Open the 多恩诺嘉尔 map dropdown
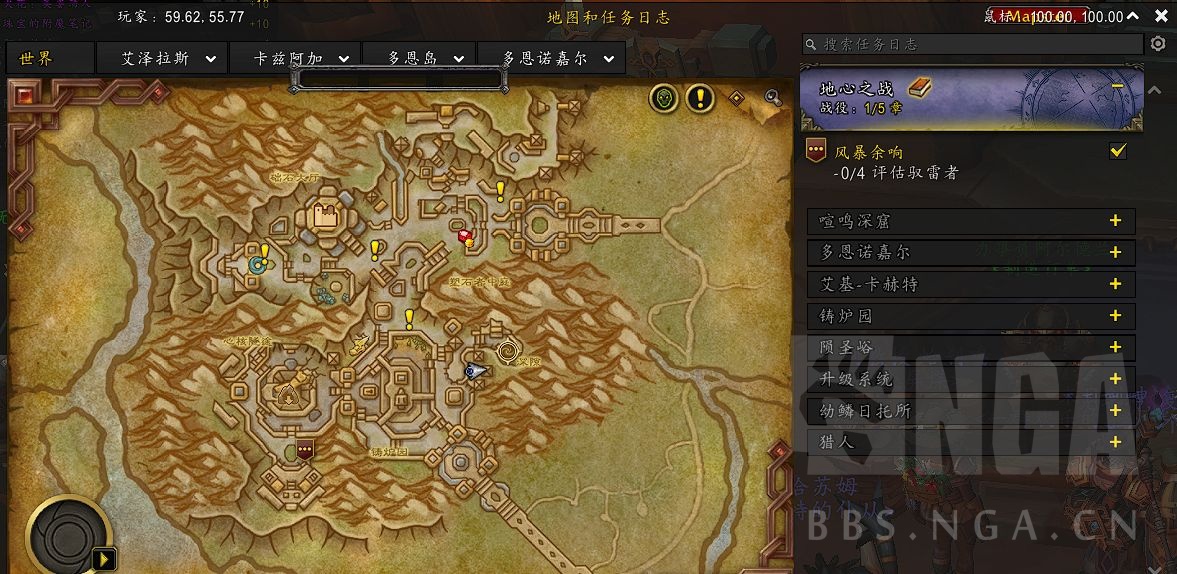 click(x=607, y=59)
